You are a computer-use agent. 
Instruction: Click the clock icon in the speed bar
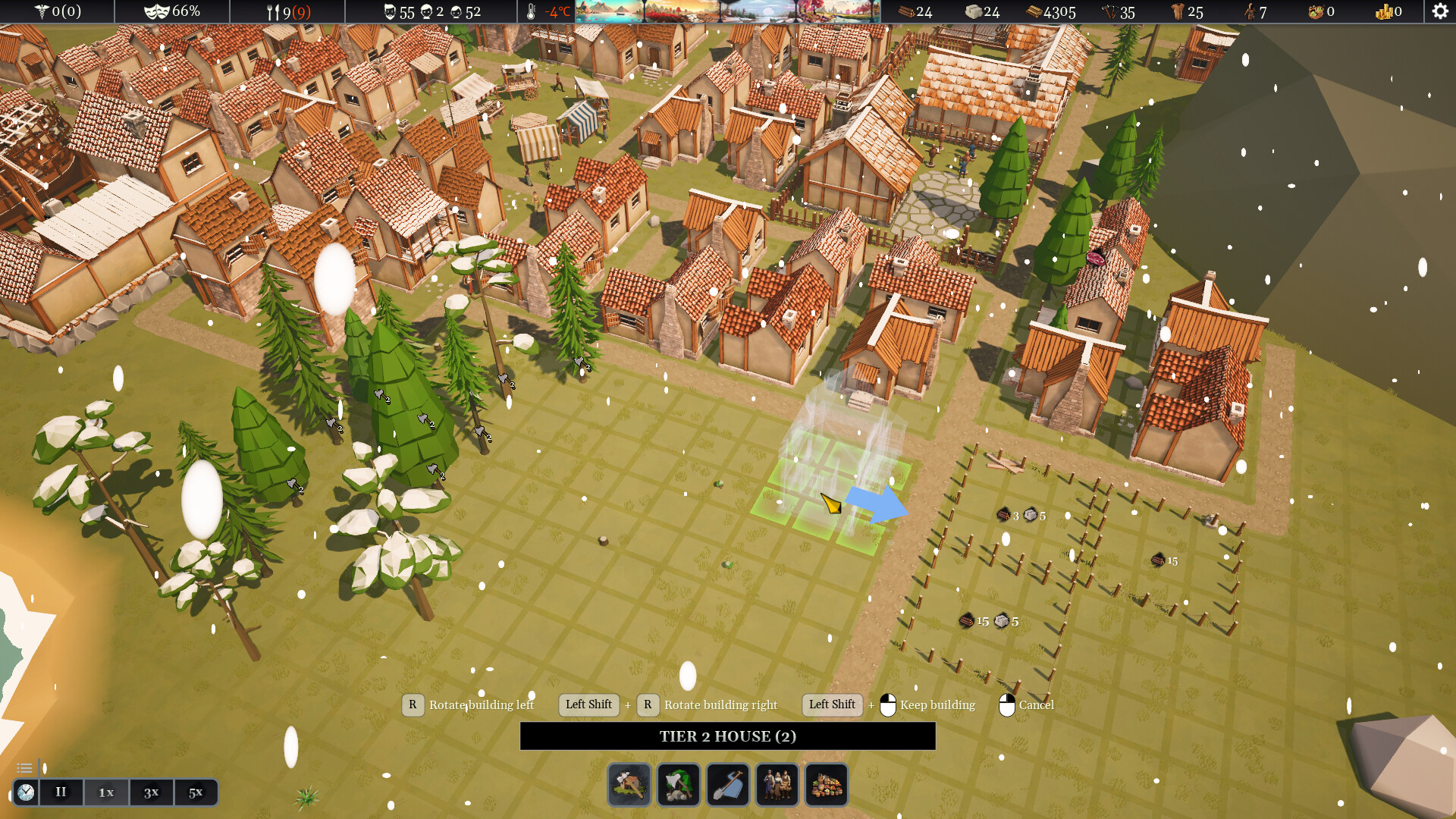click(27, 792)
